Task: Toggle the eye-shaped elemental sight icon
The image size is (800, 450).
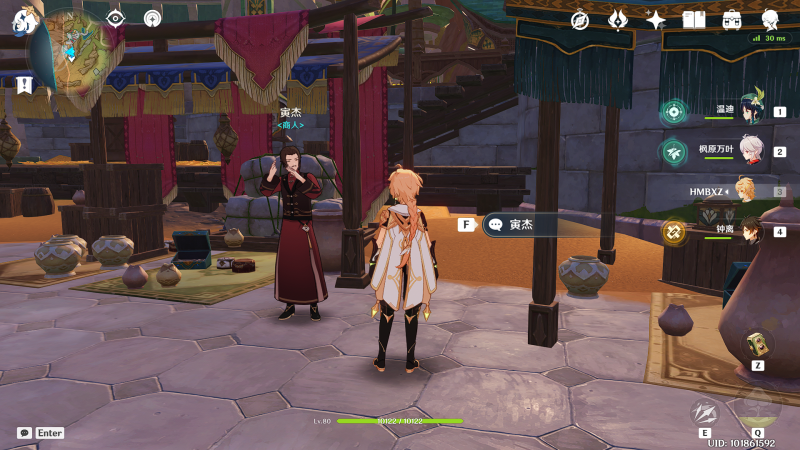Action: pyautogui.click(x=116, y=18)
